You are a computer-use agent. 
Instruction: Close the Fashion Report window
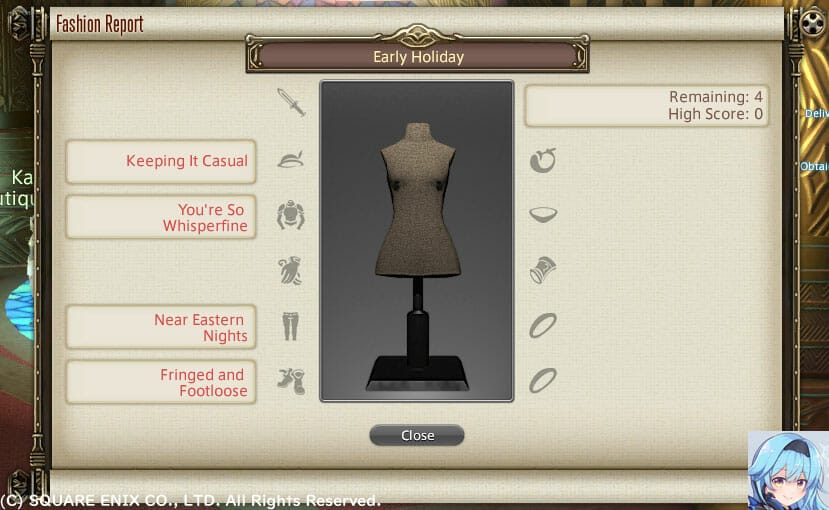pyautogui.click(x=417, y=435)
